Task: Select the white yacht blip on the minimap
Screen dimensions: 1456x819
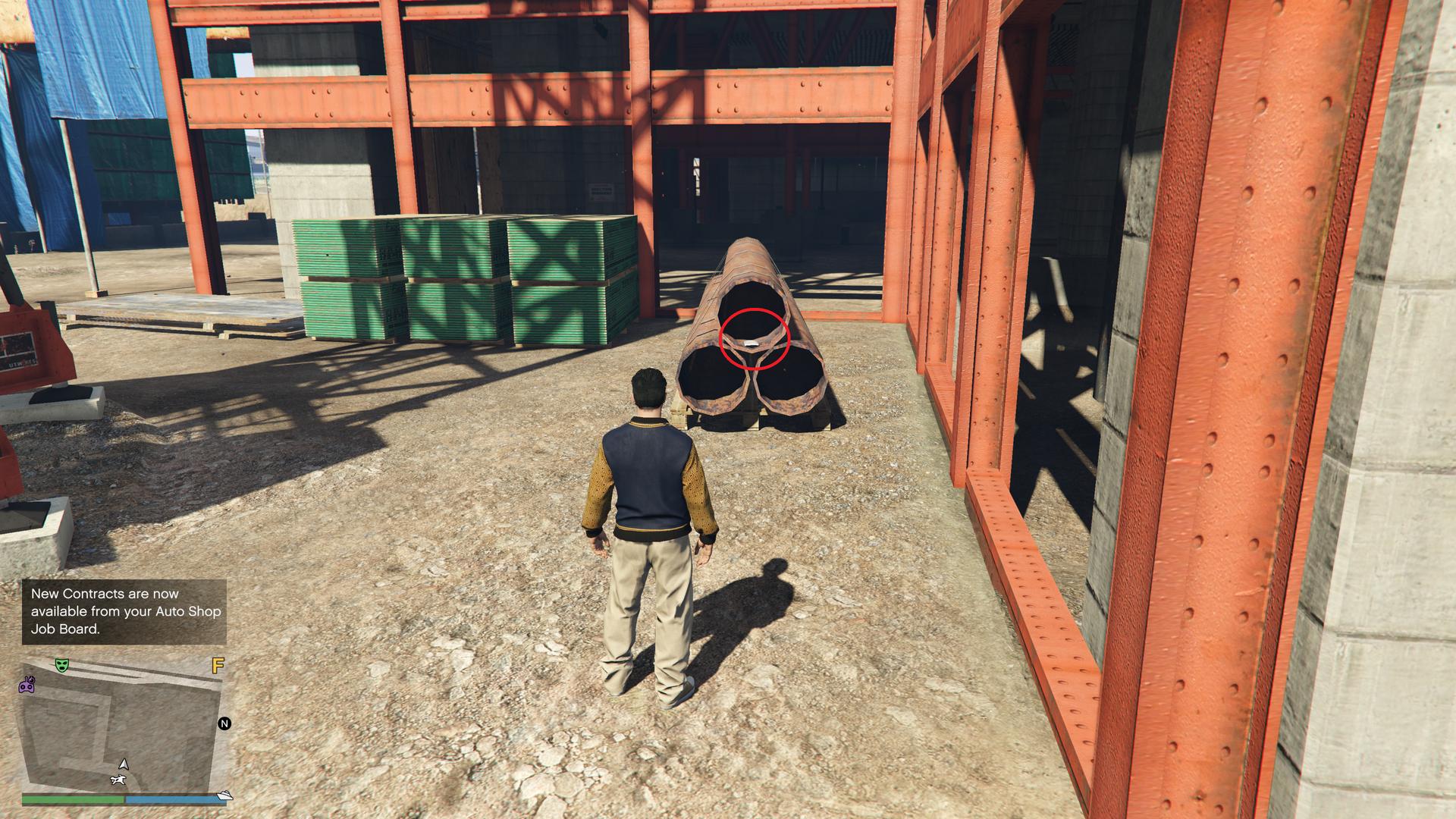Action: tap(224, 795)
